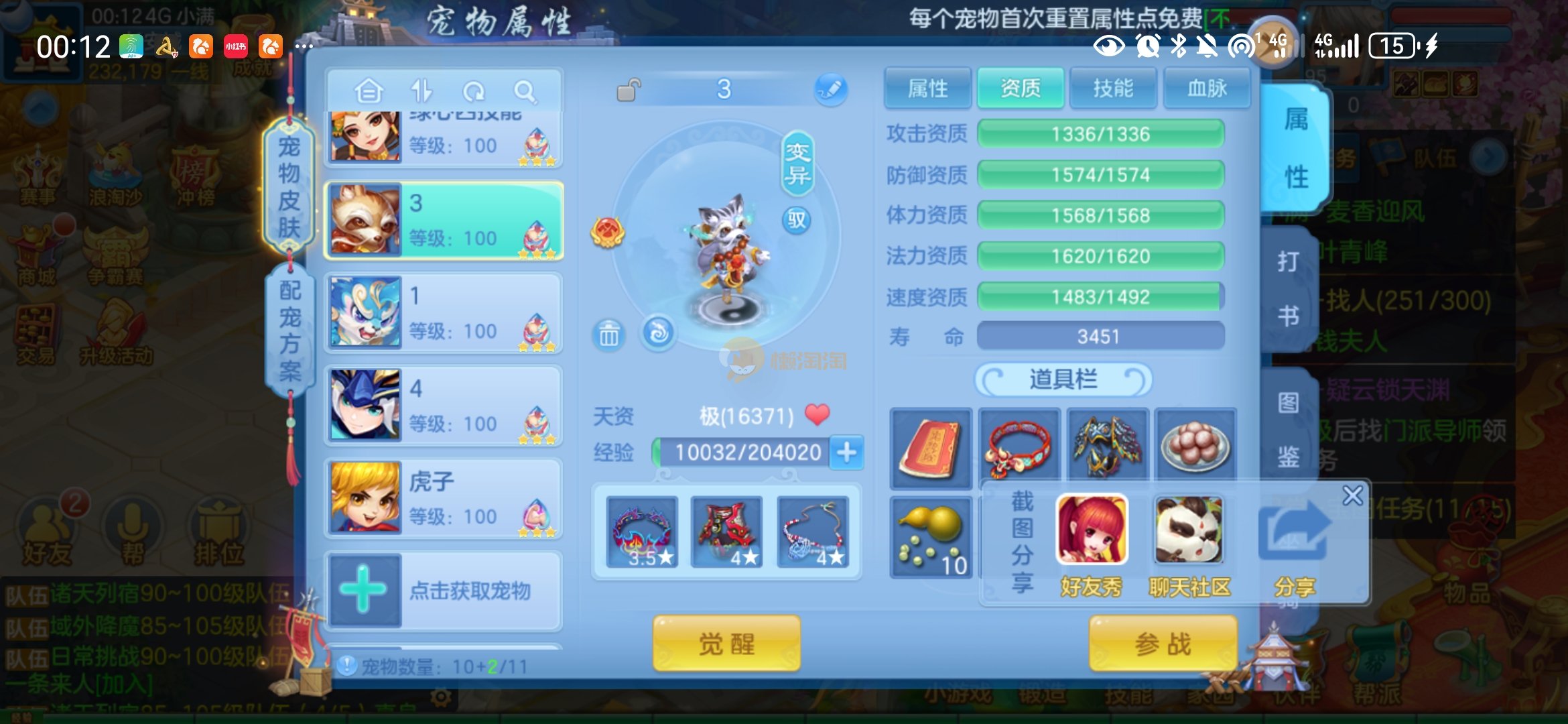This screenshot has height=724, width=1568.
Task: Close the screenshot share popup
Action: pyautogui.click(x=1352, y=495)
